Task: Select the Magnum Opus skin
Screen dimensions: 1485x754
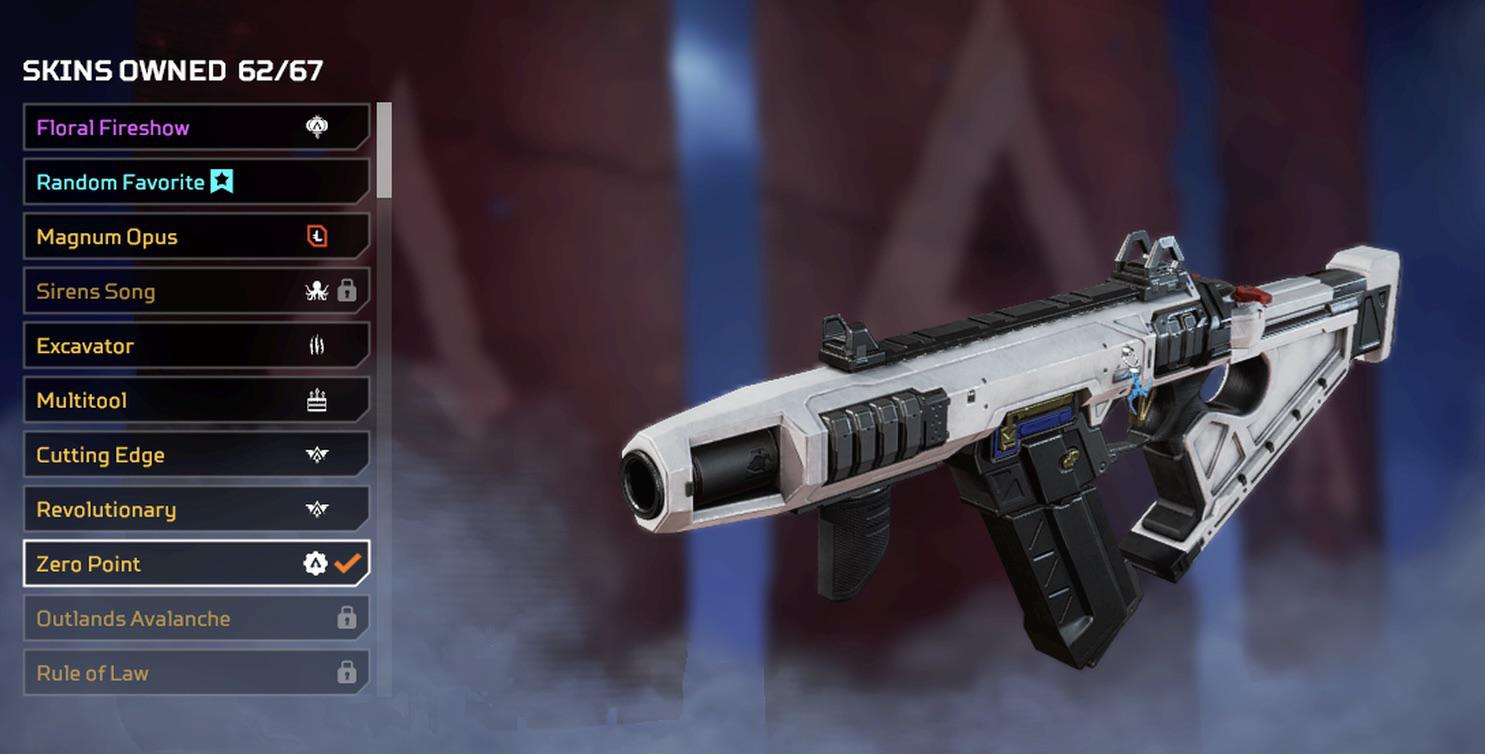Action: (150, 236)
